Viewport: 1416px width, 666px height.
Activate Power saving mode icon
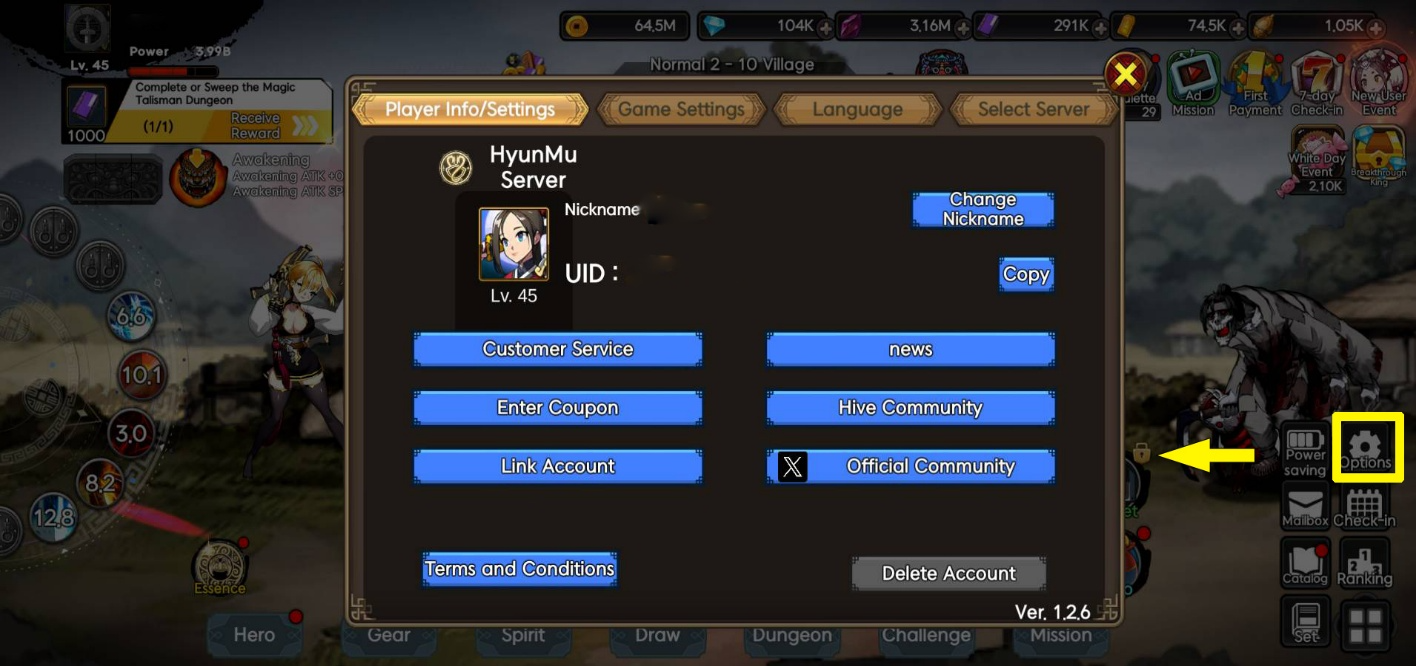tap(1304, 449)
